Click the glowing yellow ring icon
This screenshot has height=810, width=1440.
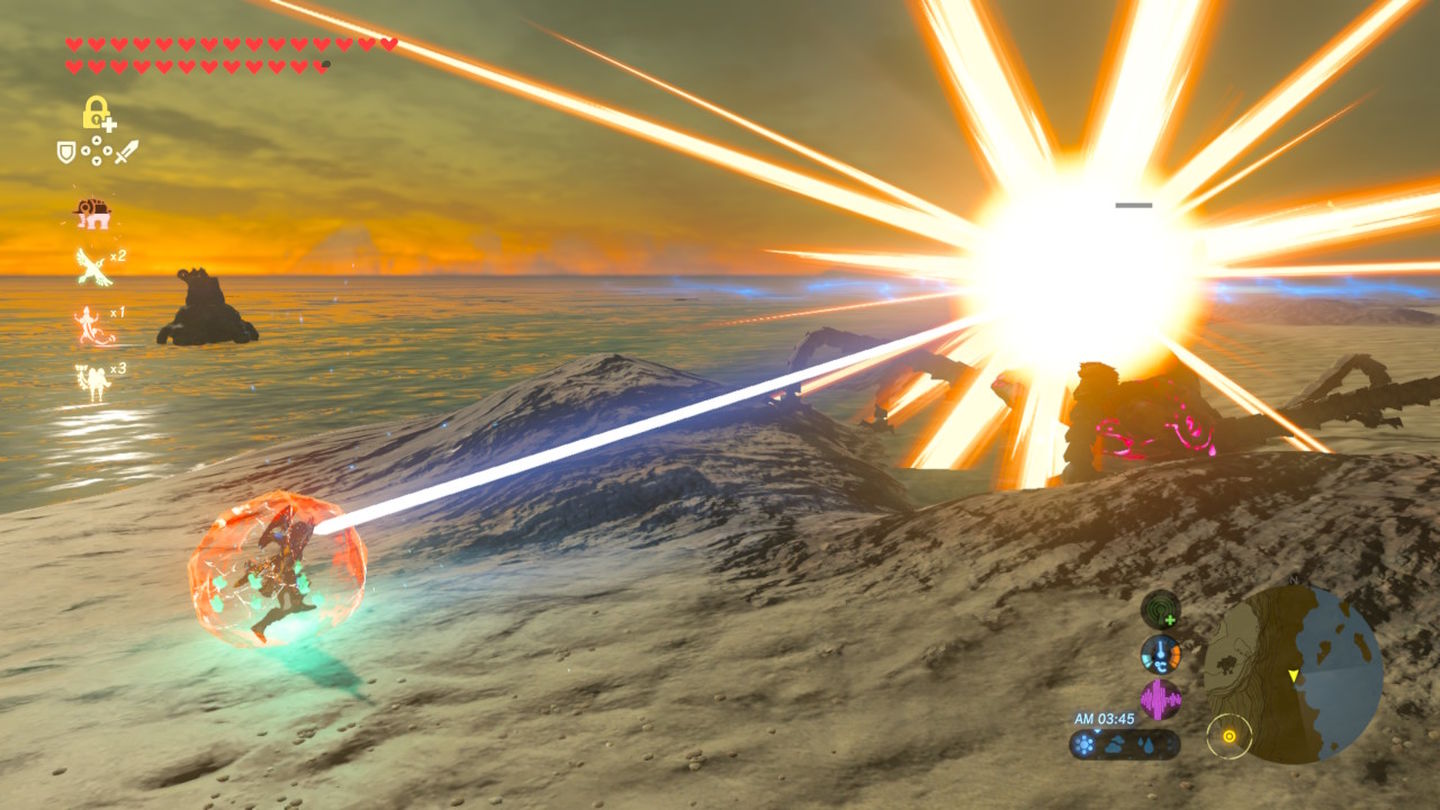tap(1229, 737)
